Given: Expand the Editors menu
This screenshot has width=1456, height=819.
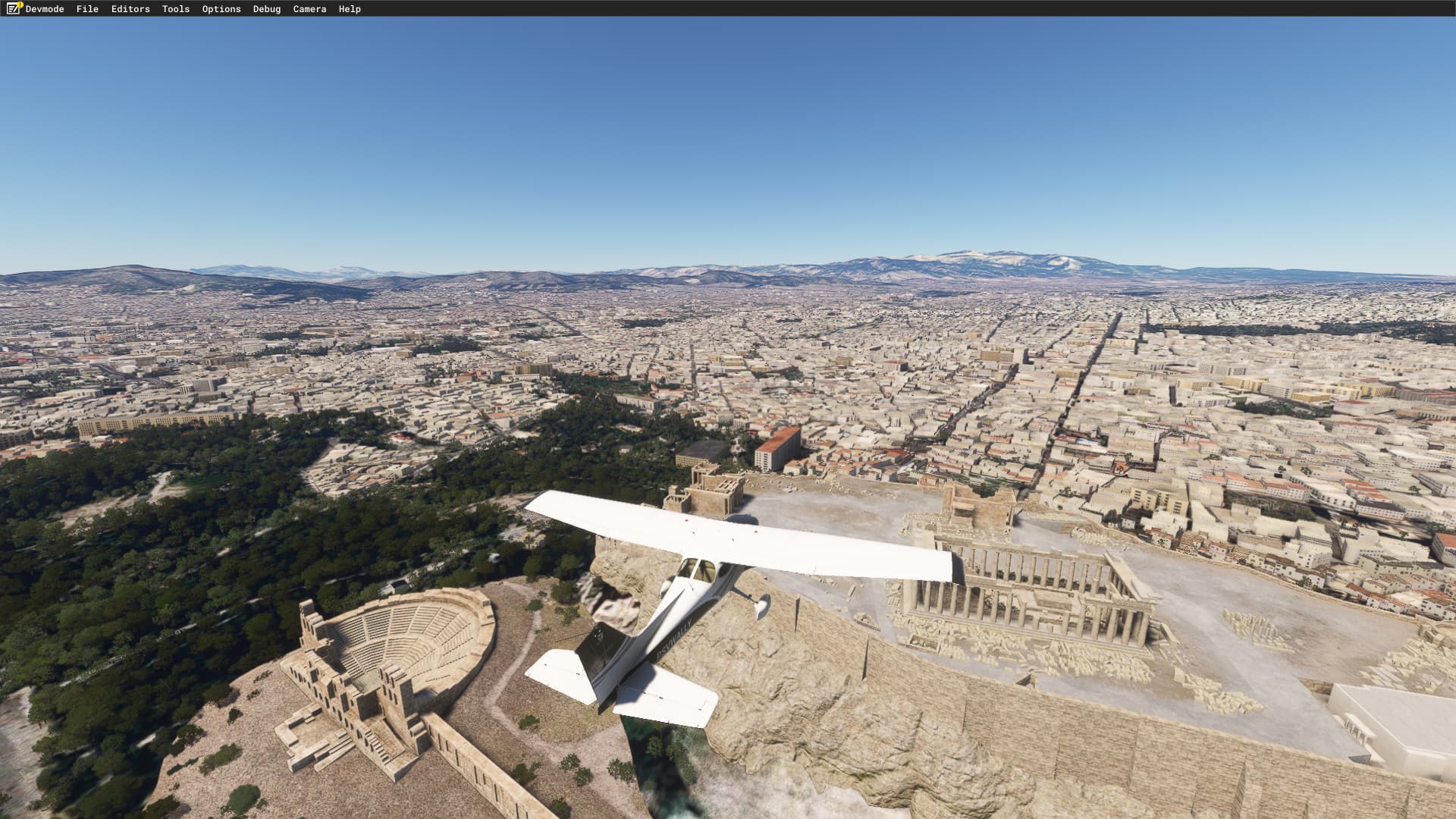Looking at the screenshot, I should click(x=130, y=9).
